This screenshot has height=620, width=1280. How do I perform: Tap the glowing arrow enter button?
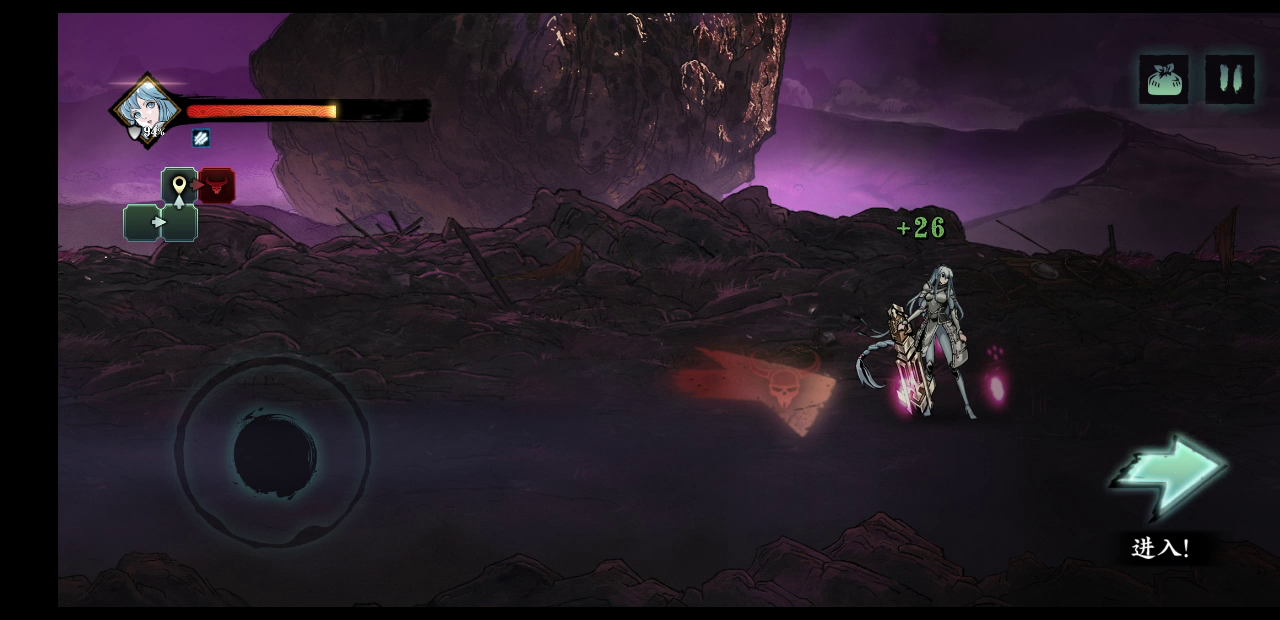(1168, 476)
